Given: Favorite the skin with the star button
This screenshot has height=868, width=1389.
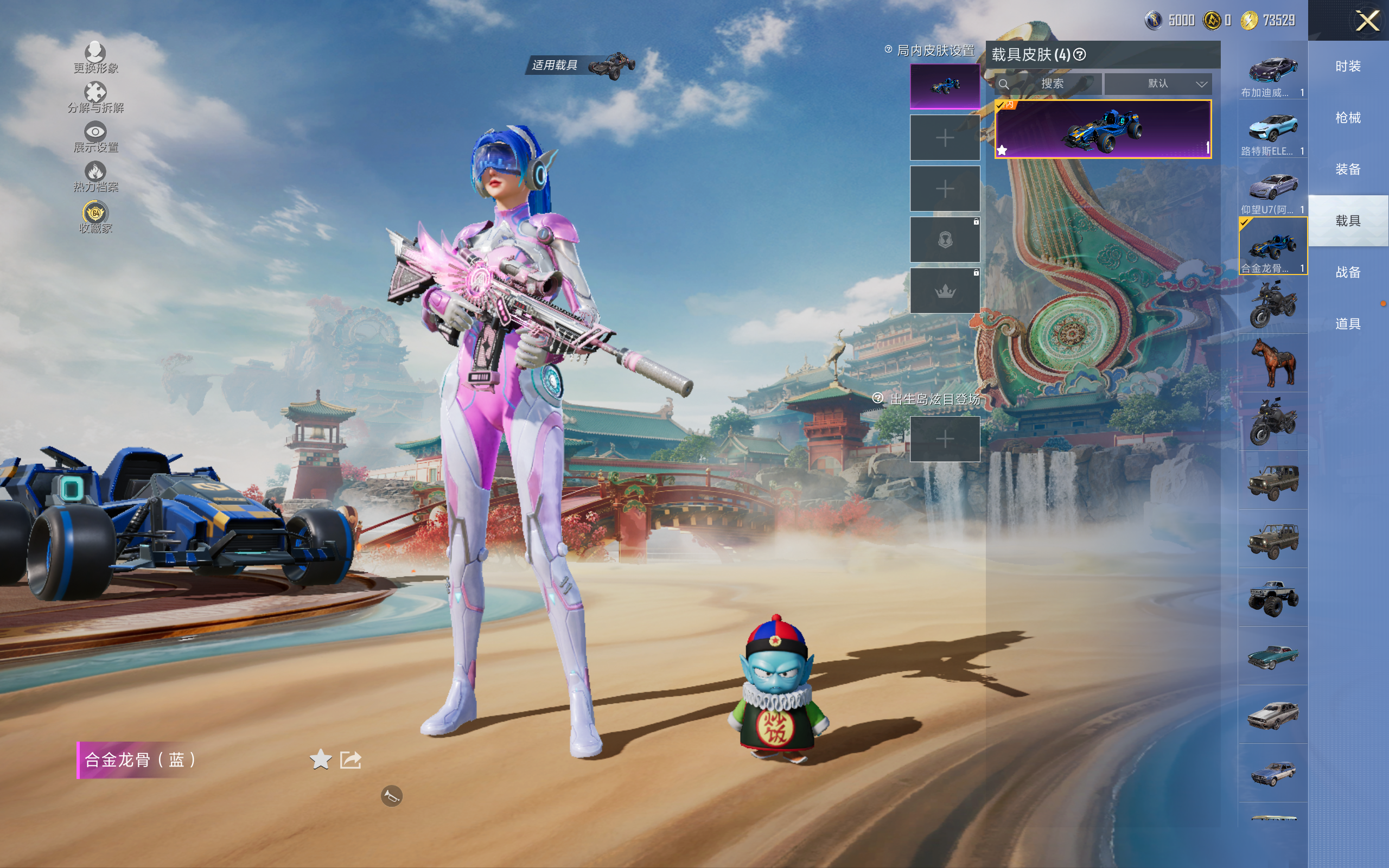Looking at the screenshot, I should click(x=320, y=759).
